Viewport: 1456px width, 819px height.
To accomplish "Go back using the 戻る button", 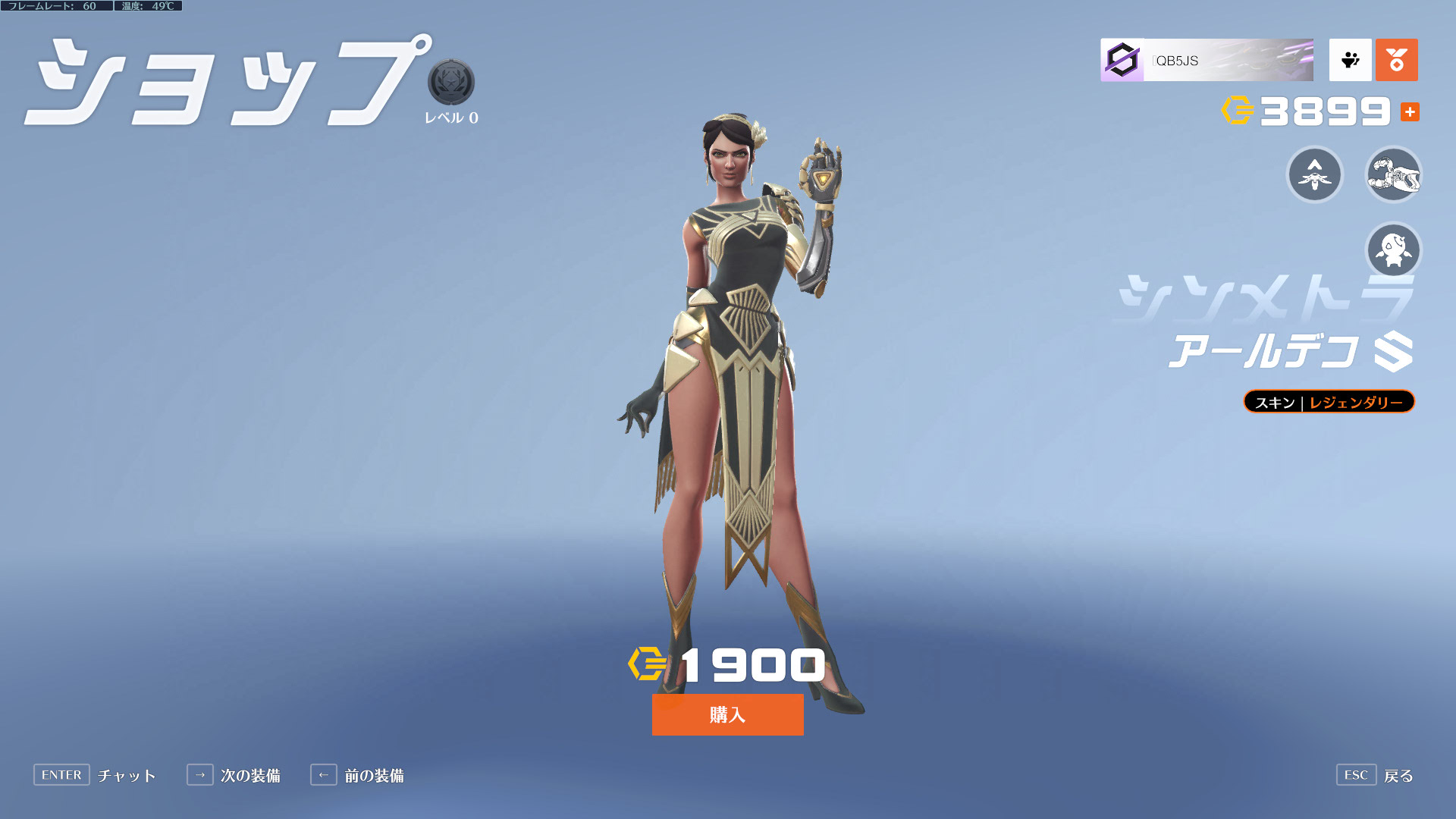I will (1375, 775).
